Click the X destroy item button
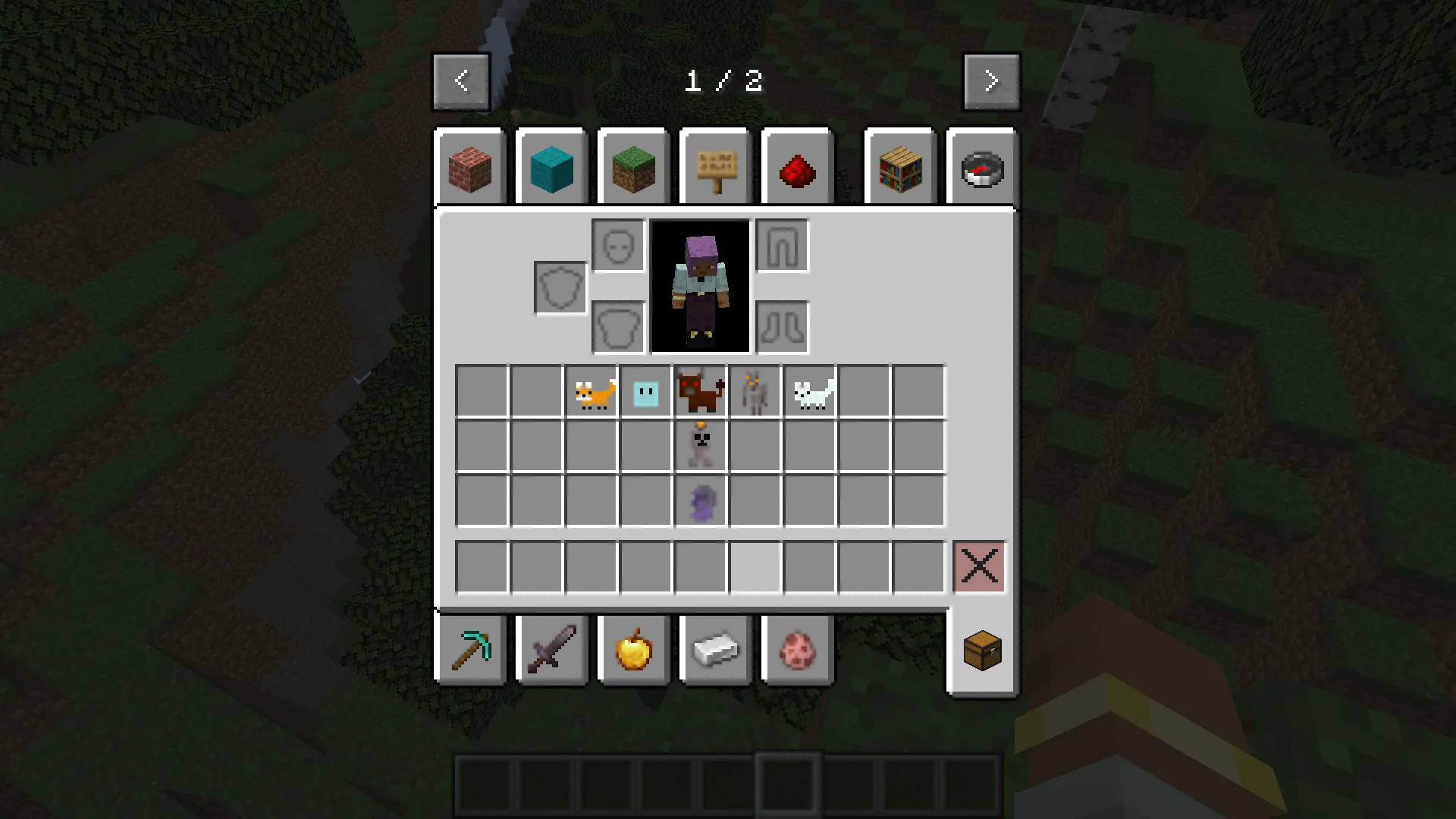1456x819 pixels. coord(979,566)
